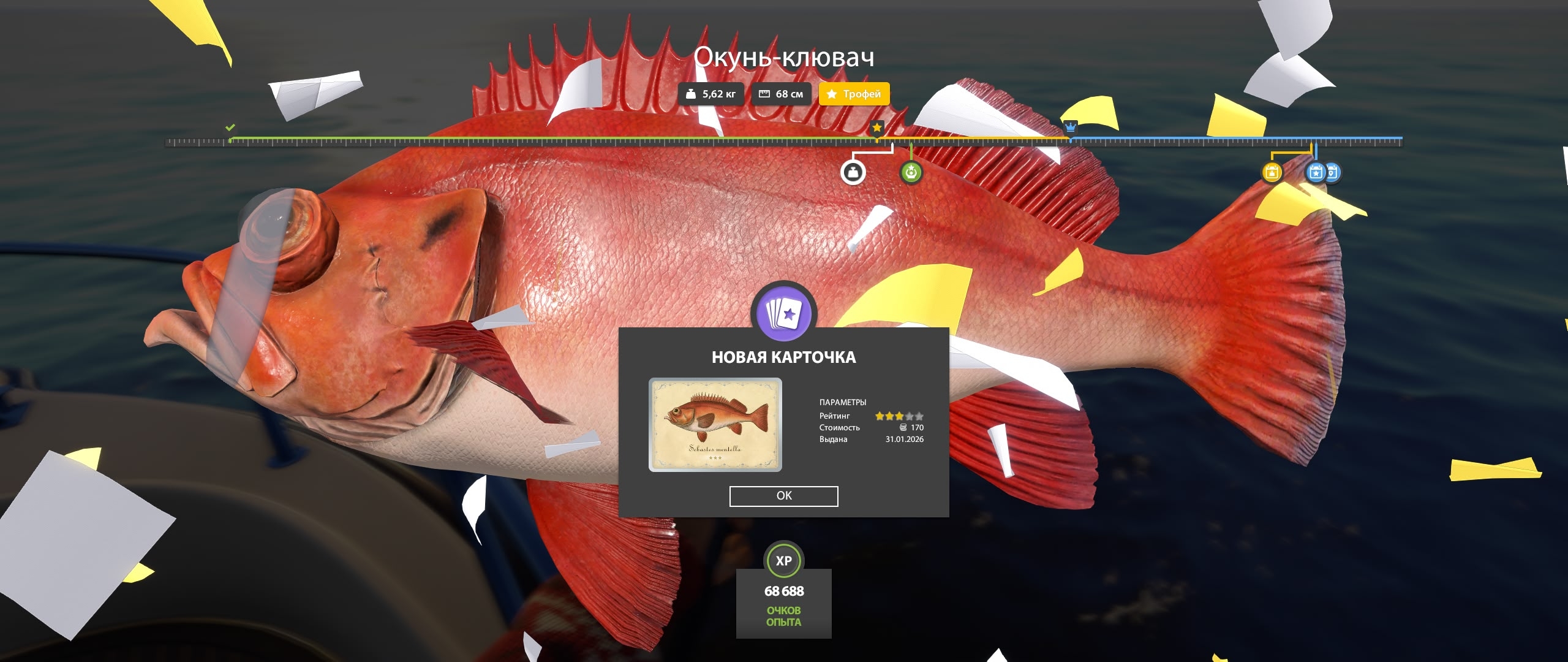Click the yellow calendar weight record marker

(x=1272, y=173)
